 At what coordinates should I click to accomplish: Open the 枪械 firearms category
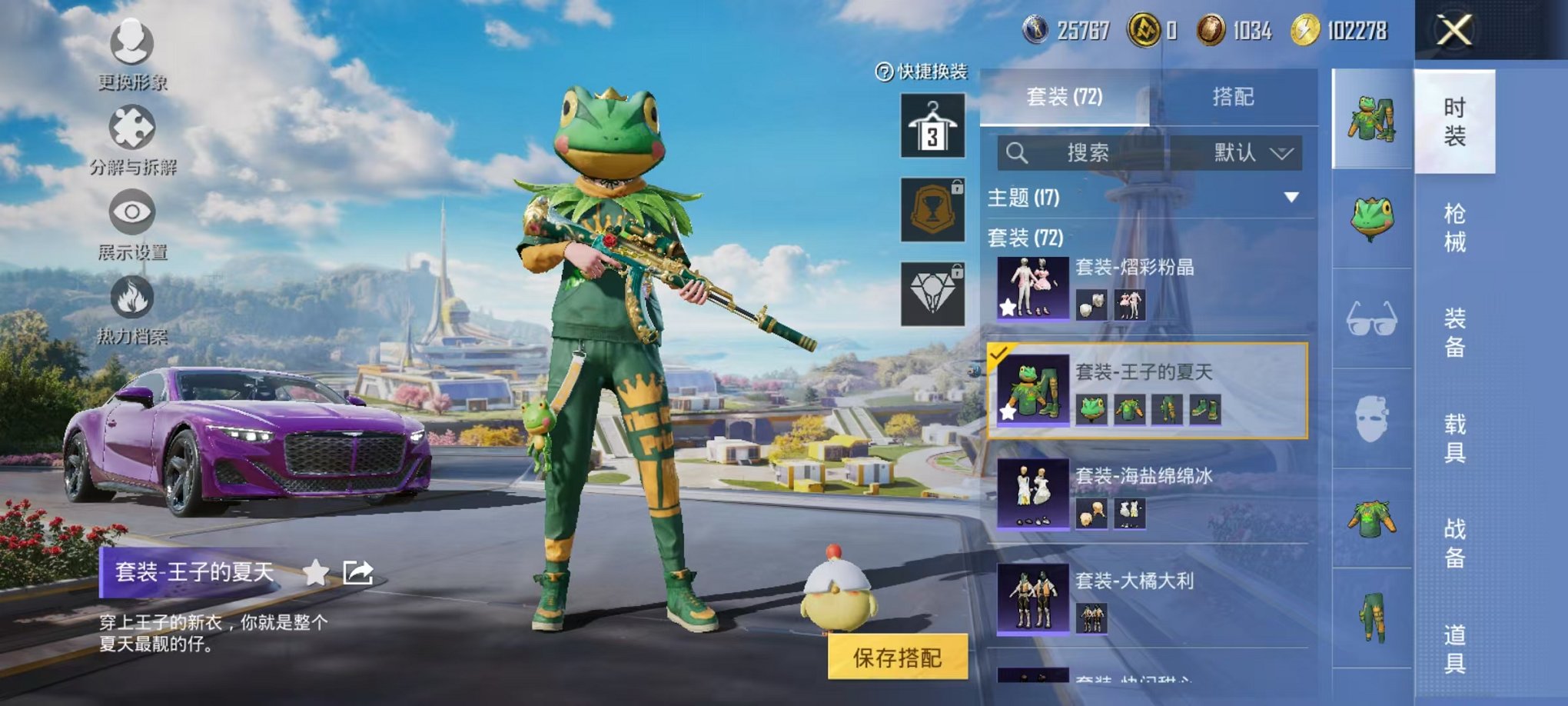point(1454,228)
